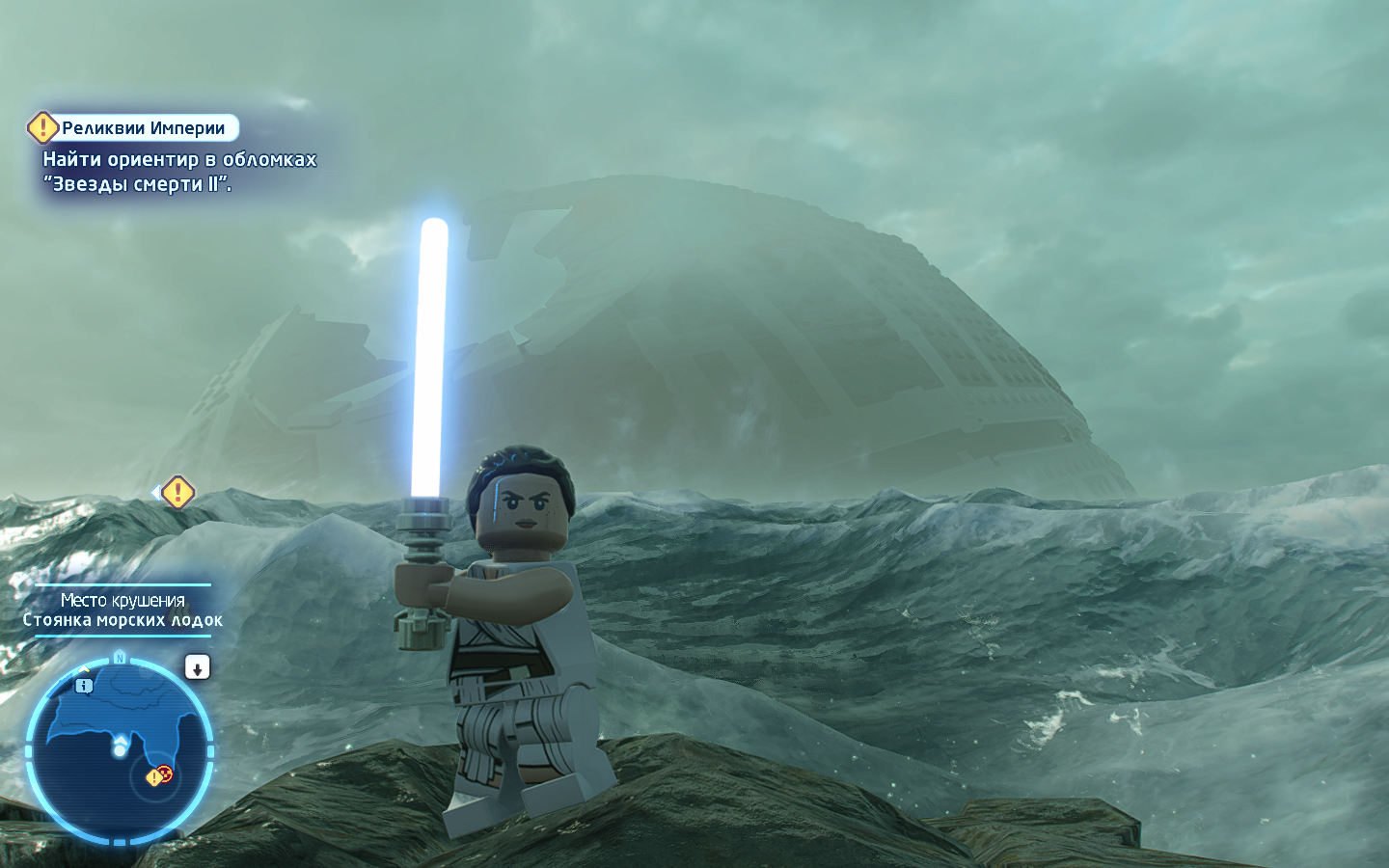Click the yellow objective waypoint marker above the waves
Screen dimensions: 1389x868
click(177, 493)
